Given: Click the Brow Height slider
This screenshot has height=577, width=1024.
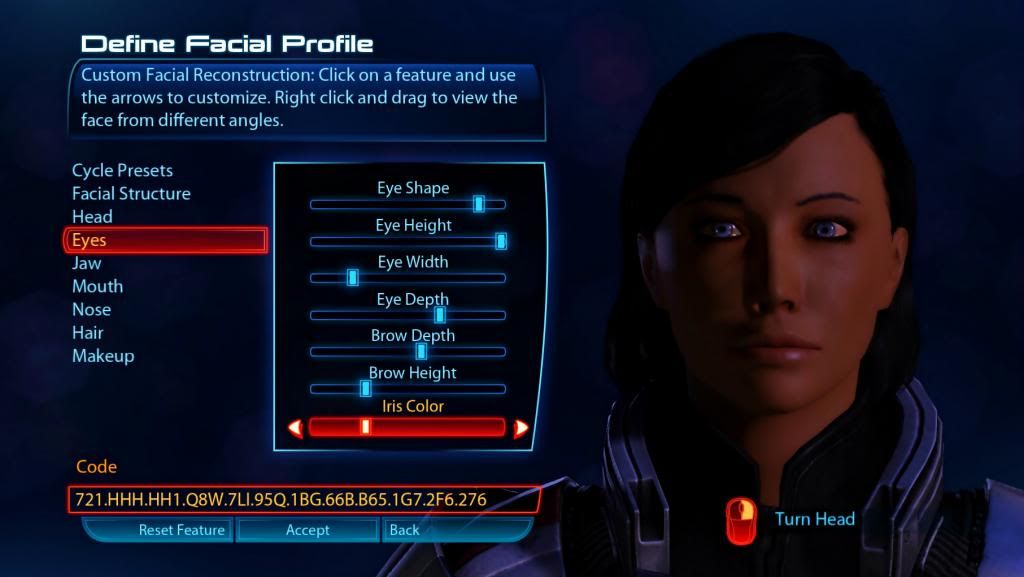Looking at the screenshot, I should [x=408, y=389].
